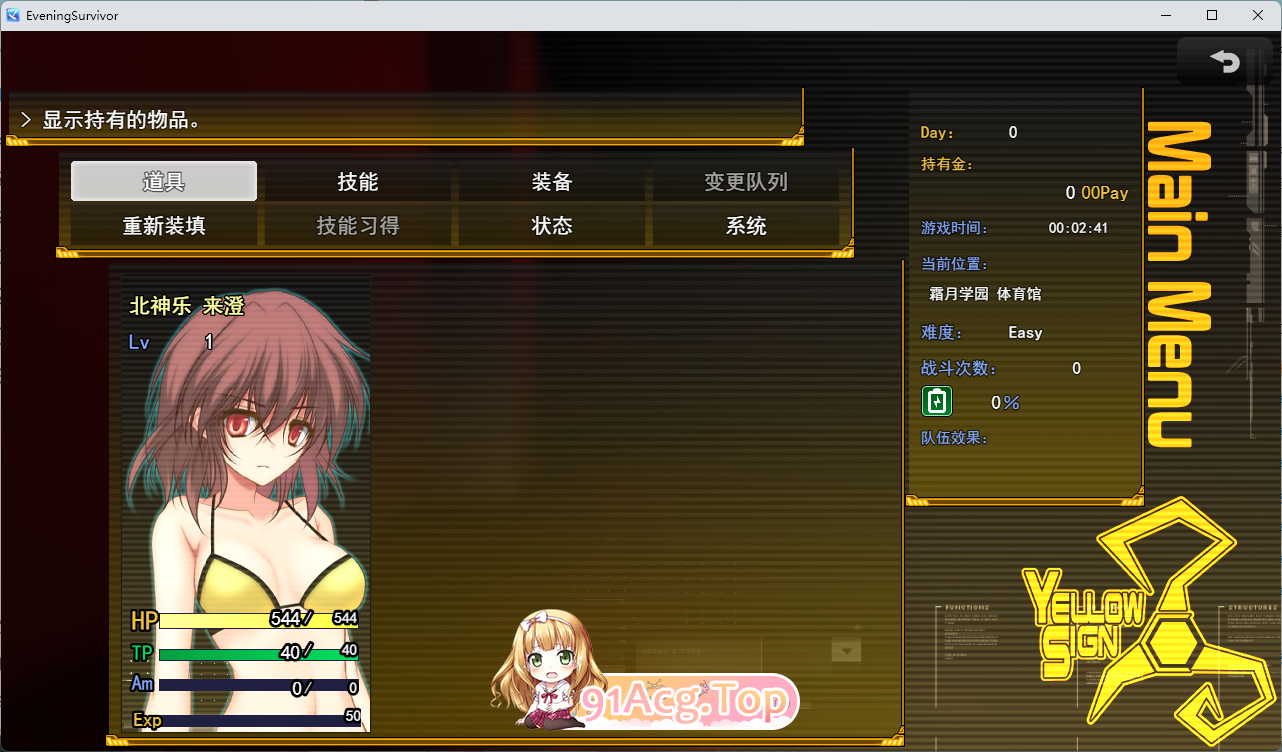Click the 重新装填 reload button

tap(163, 226)
